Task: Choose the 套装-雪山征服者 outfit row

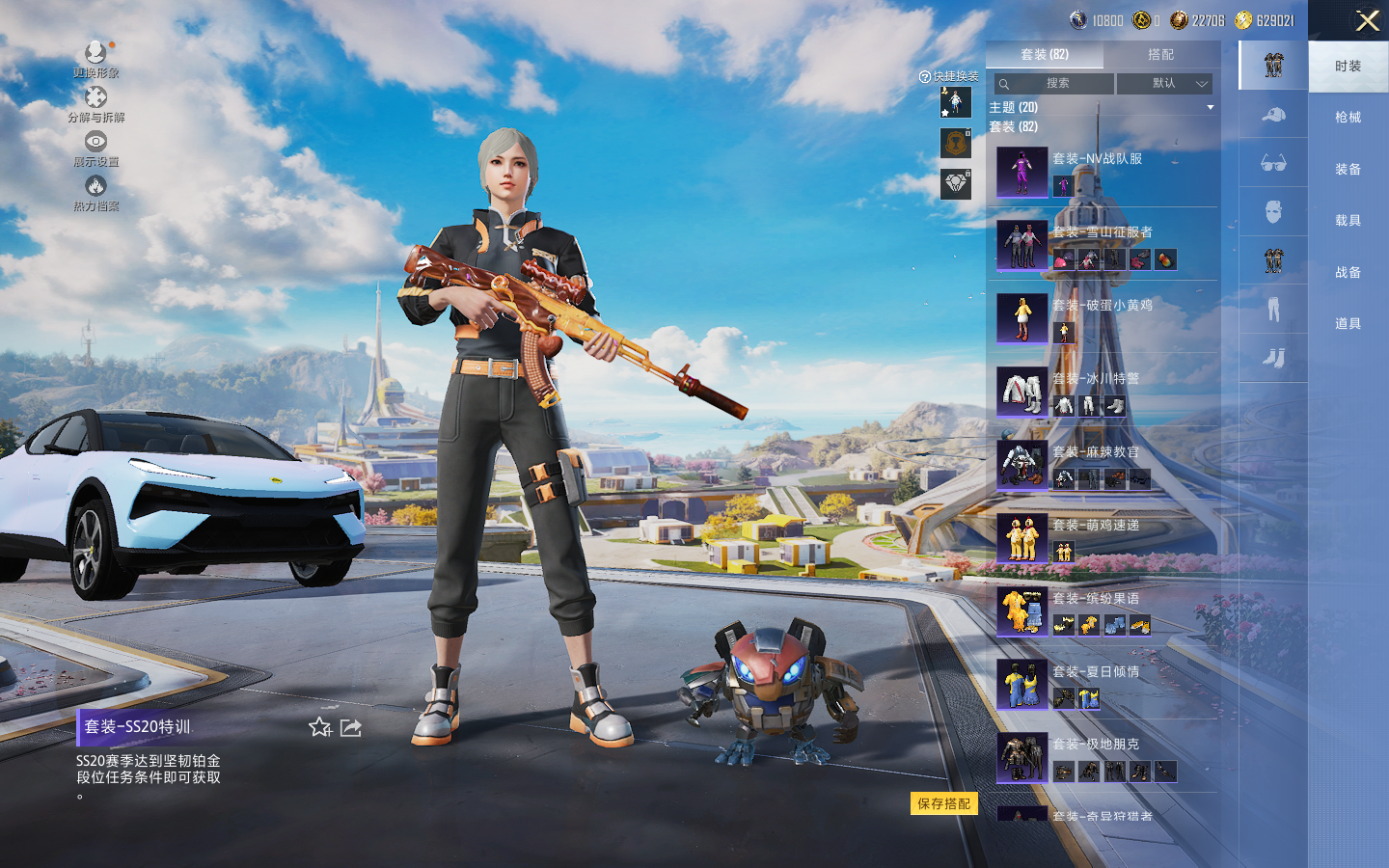Action: (x=1102, y=245)
